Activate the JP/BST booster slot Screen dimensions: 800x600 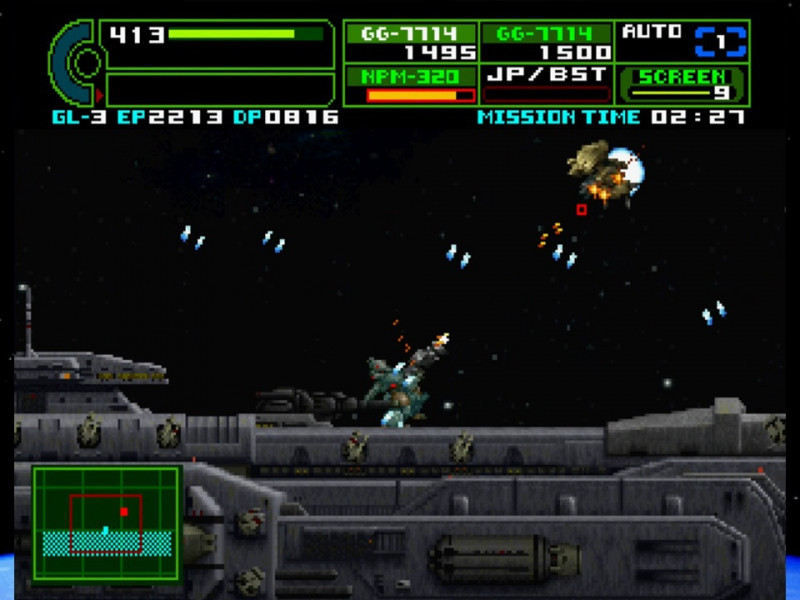coord(546,85)
